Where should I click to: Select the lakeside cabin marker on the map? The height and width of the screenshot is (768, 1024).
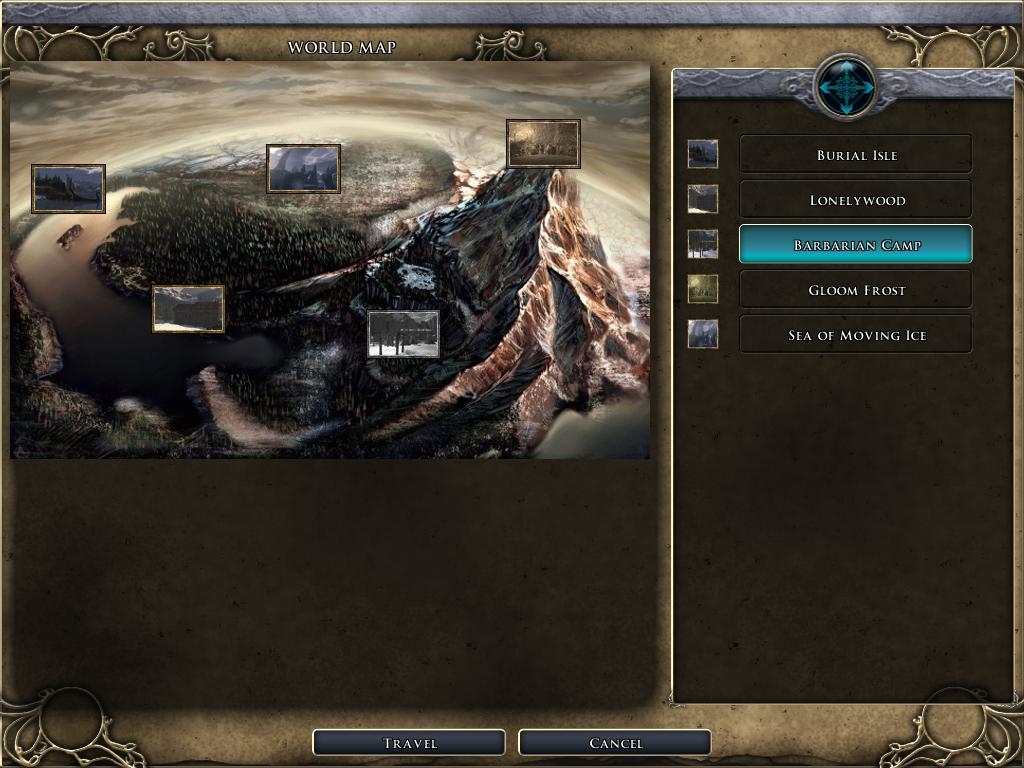pyautogui.click(x=188, y=309)
